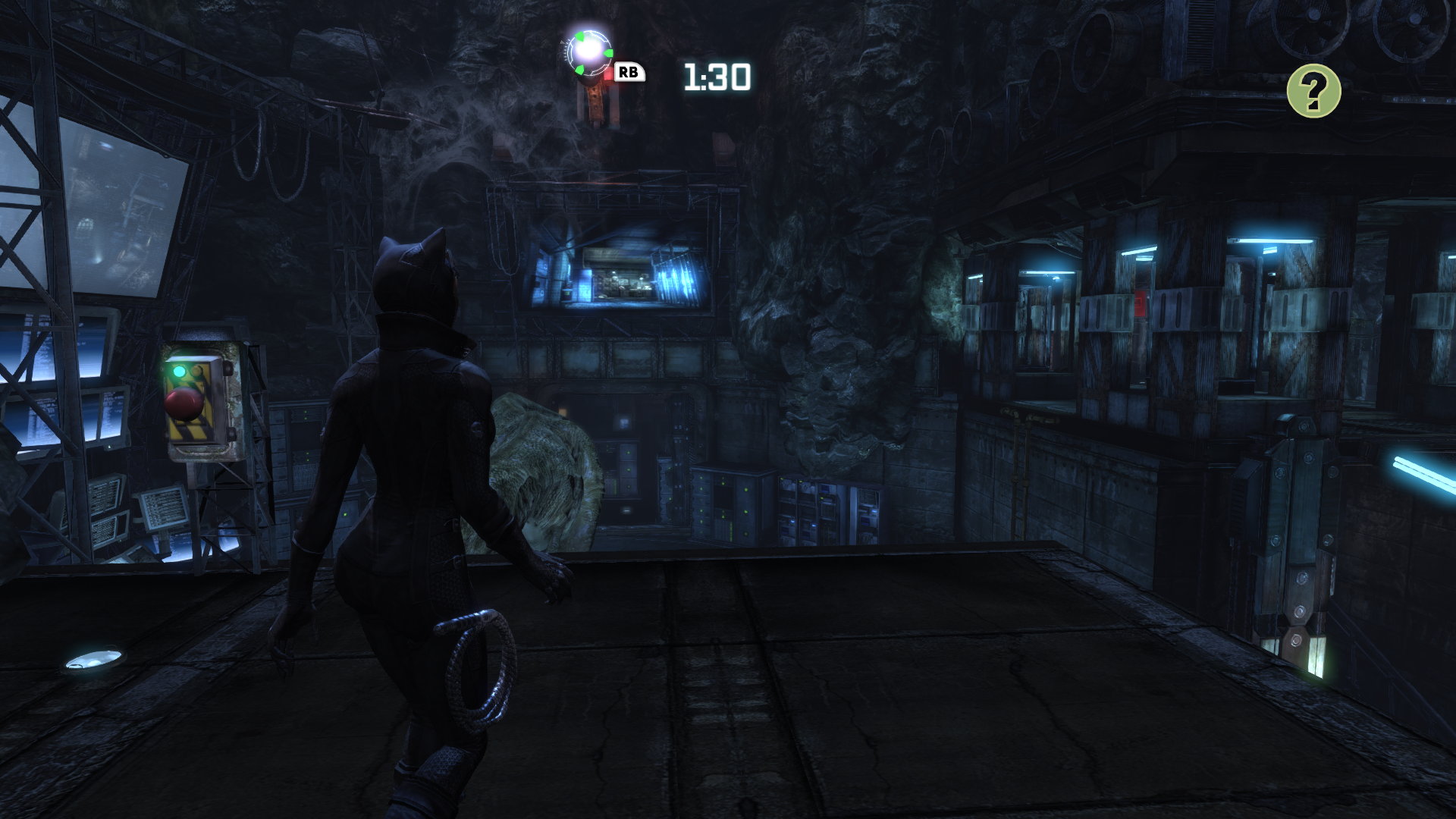This screenshot has width=1456, height=819.
Task: Click the keyboard panel below the red button box
Action: click(164, 507)
